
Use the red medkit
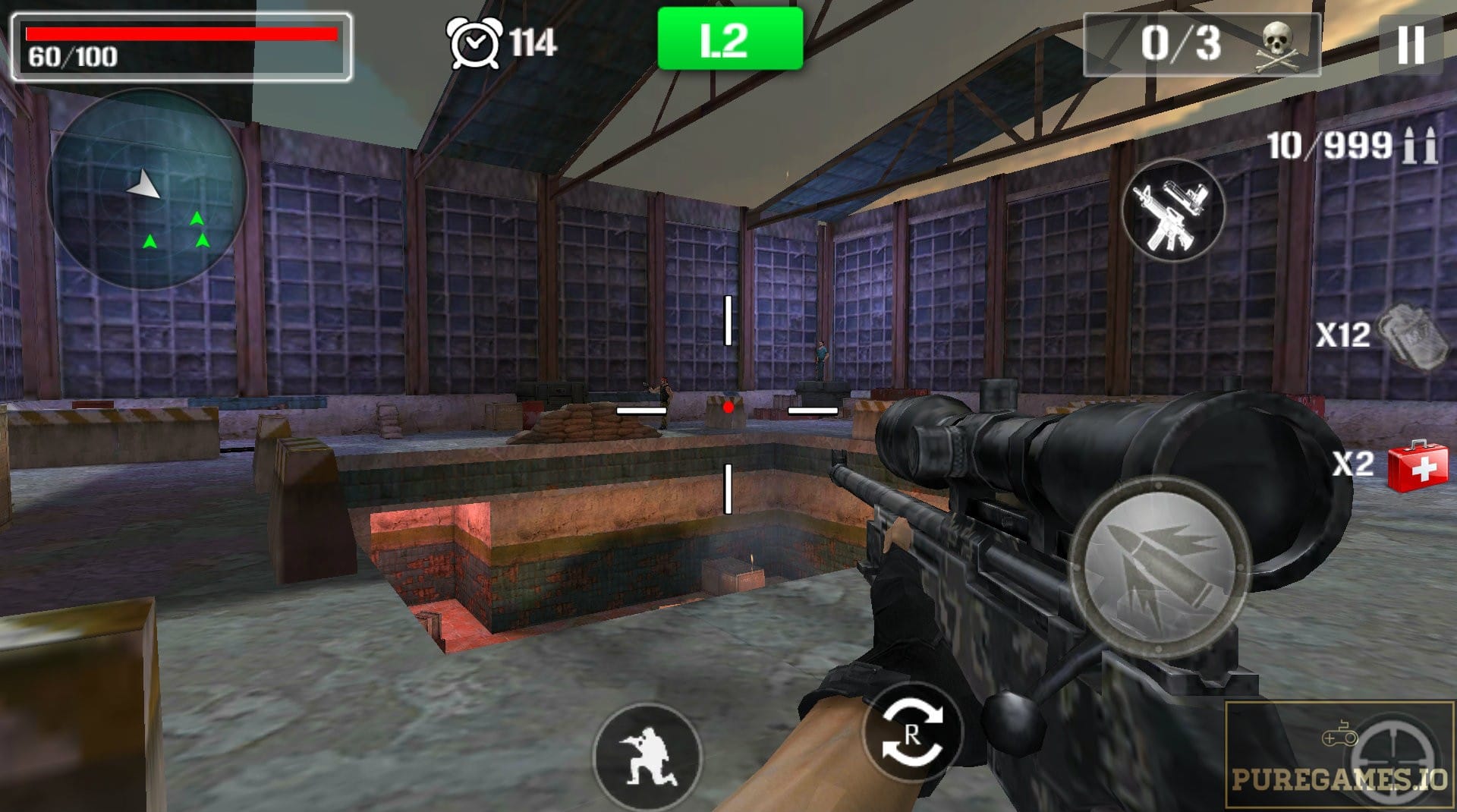click(1416, 464)
